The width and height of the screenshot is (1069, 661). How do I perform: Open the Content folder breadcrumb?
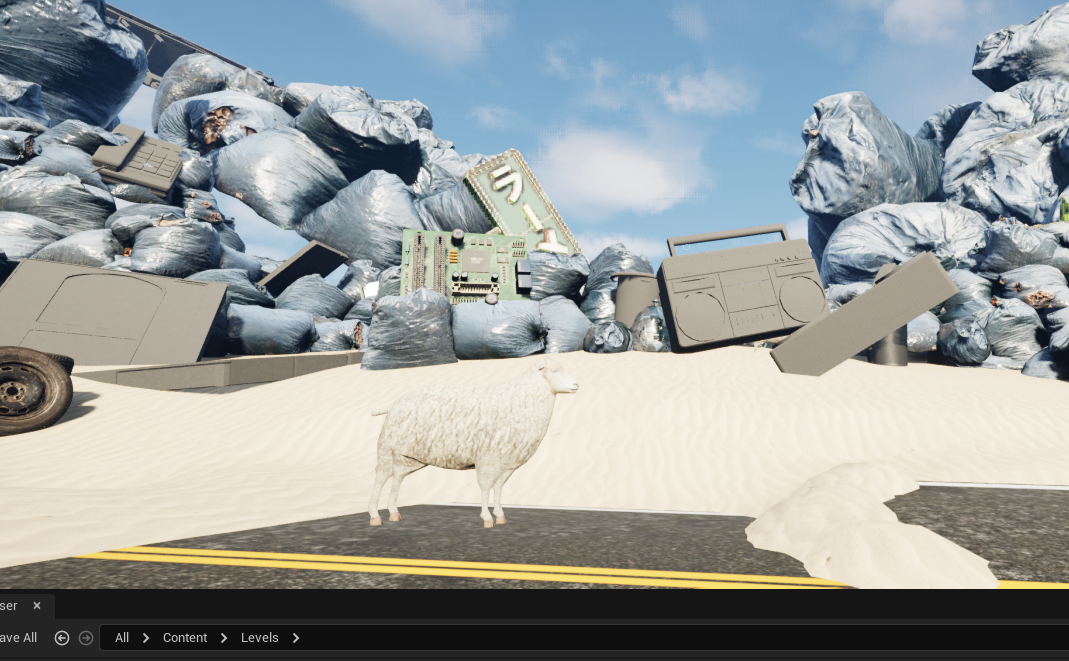coord(185,638)
